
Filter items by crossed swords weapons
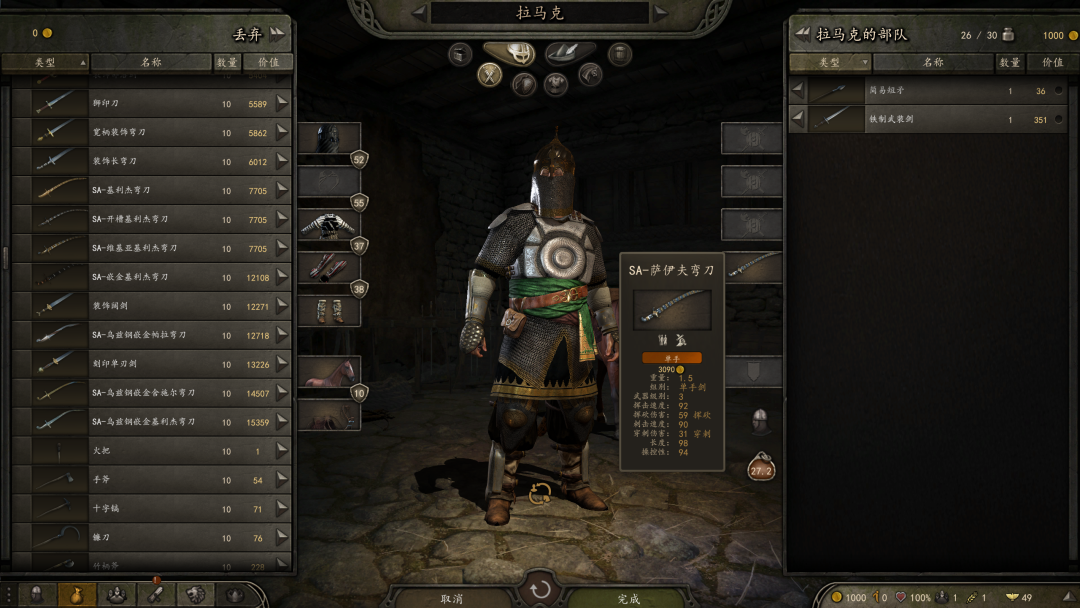(x=489, y=74)
